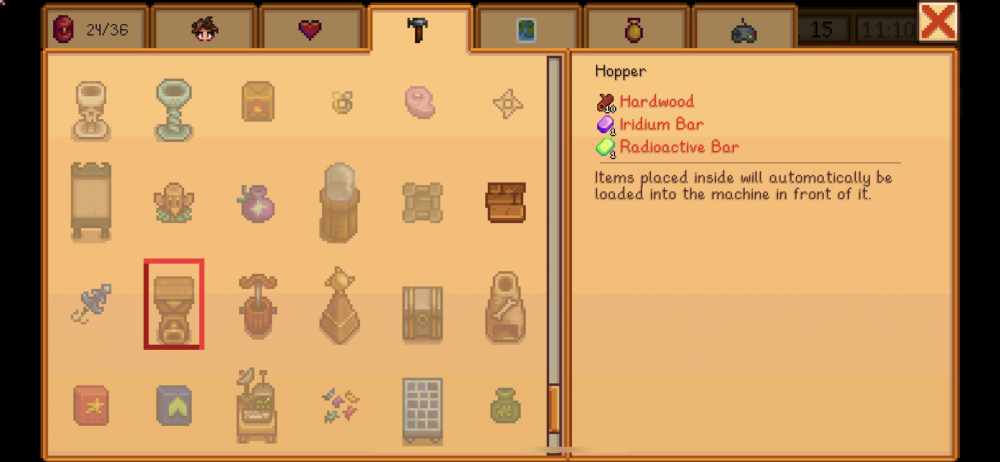Select the teal twisted pedestal recipe
Image resolution: width=1000 pixels, height=462 pixels.
coord(174,109)
